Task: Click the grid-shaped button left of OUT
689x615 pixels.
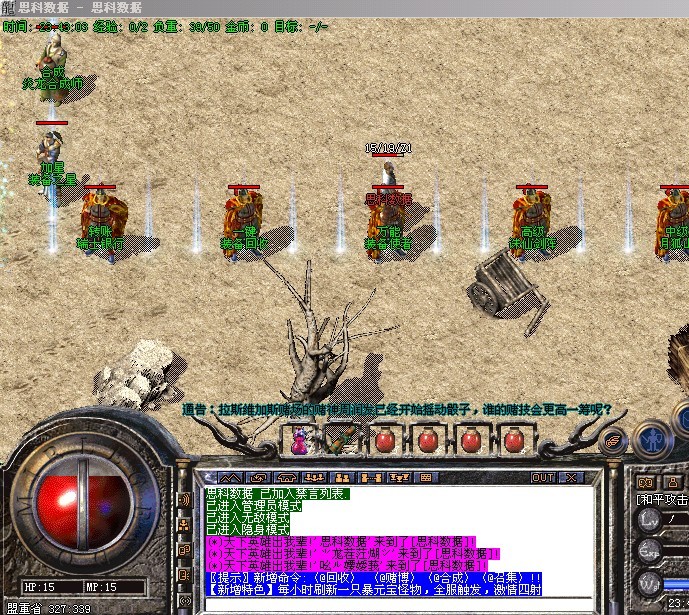Action: 424,477
